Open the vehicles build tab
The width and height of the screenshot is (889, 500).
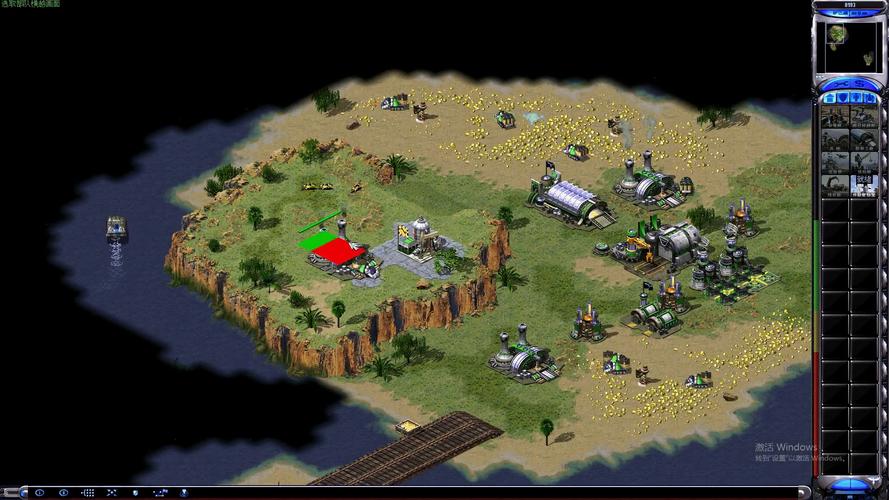coord(869,98)
